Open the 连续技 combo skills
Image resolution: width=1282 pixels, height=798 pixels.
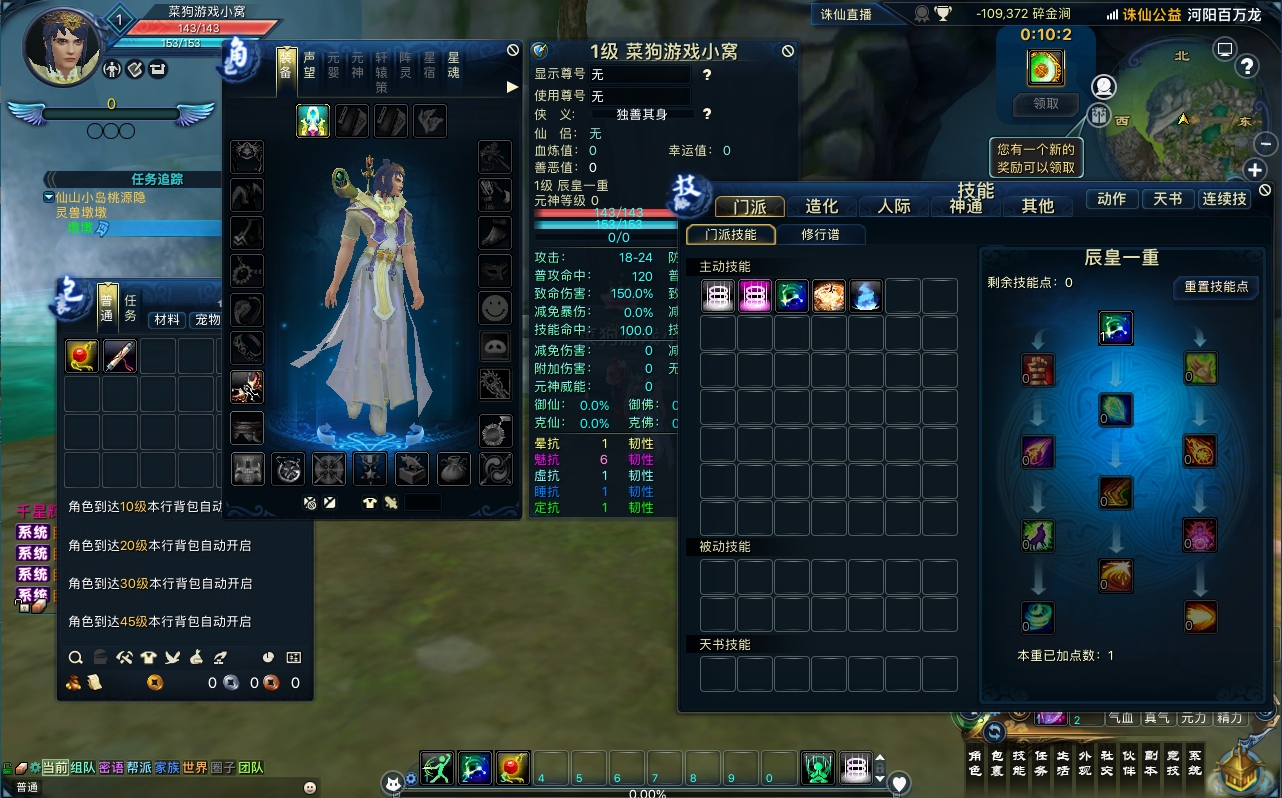click(1225, 199)
